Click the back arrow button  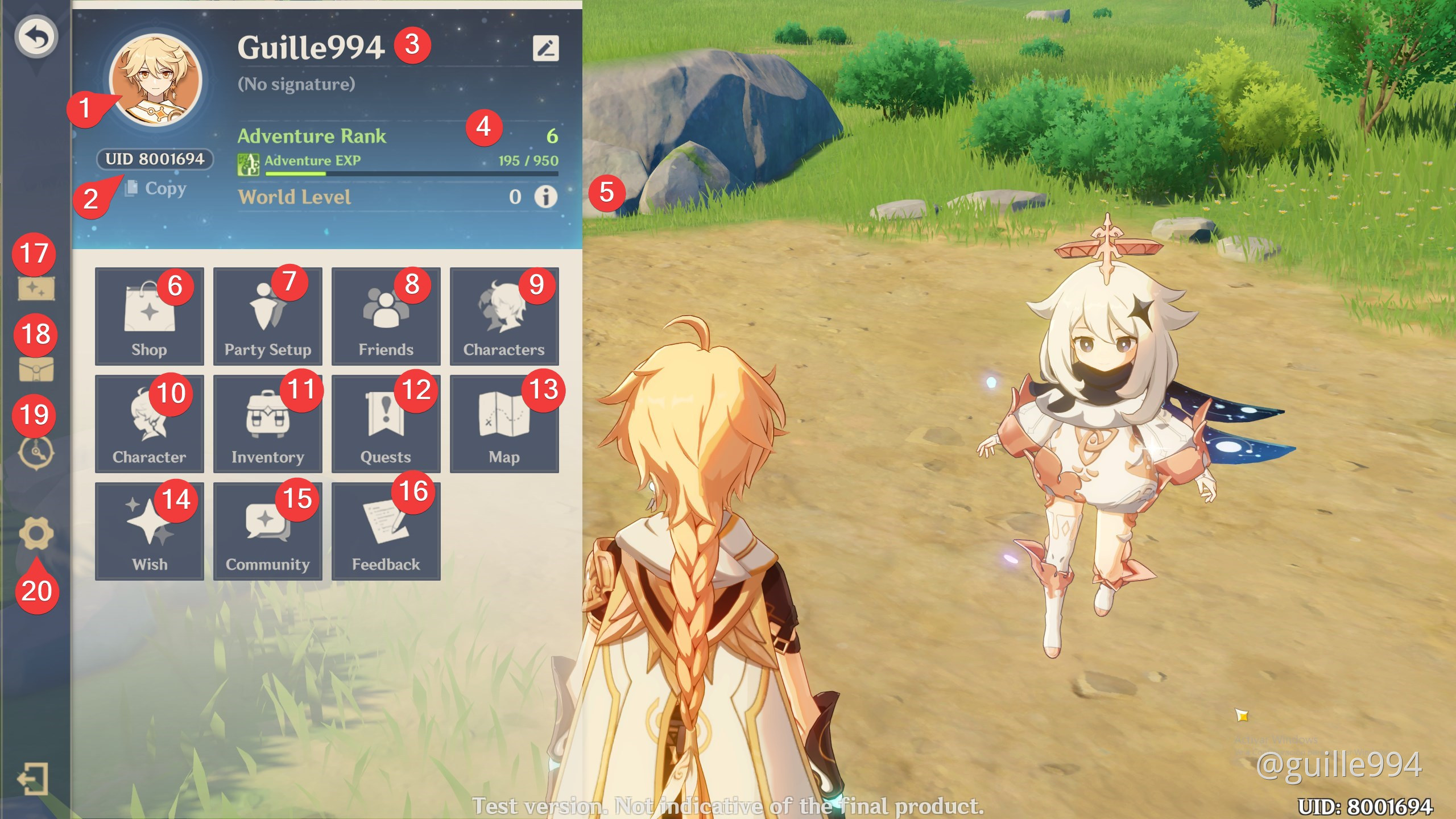click(x=36, y=37)
